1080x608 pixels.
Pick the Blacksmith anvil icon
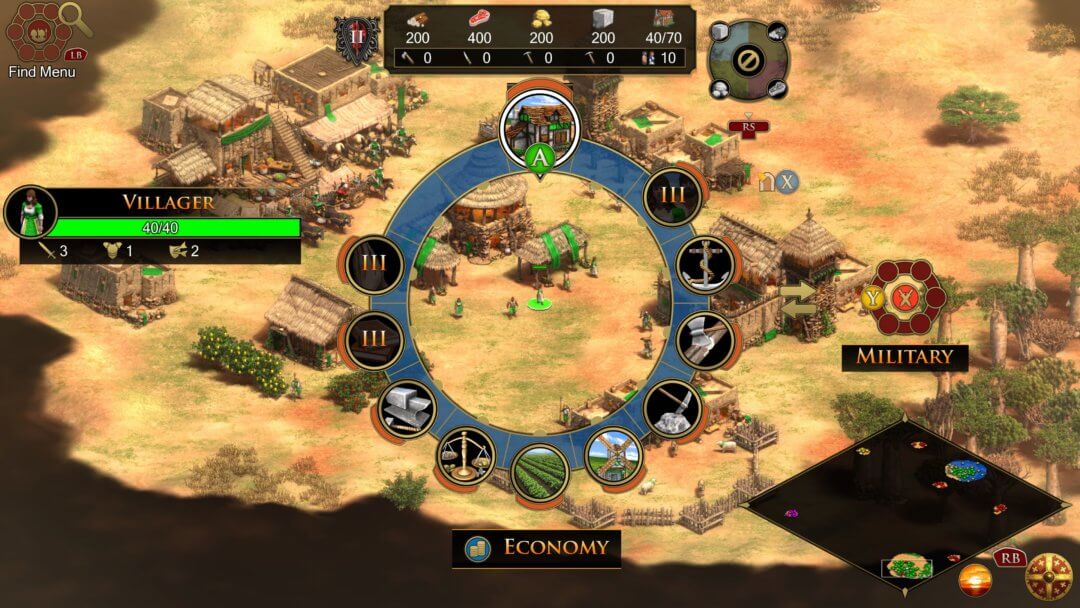(408, 408)
